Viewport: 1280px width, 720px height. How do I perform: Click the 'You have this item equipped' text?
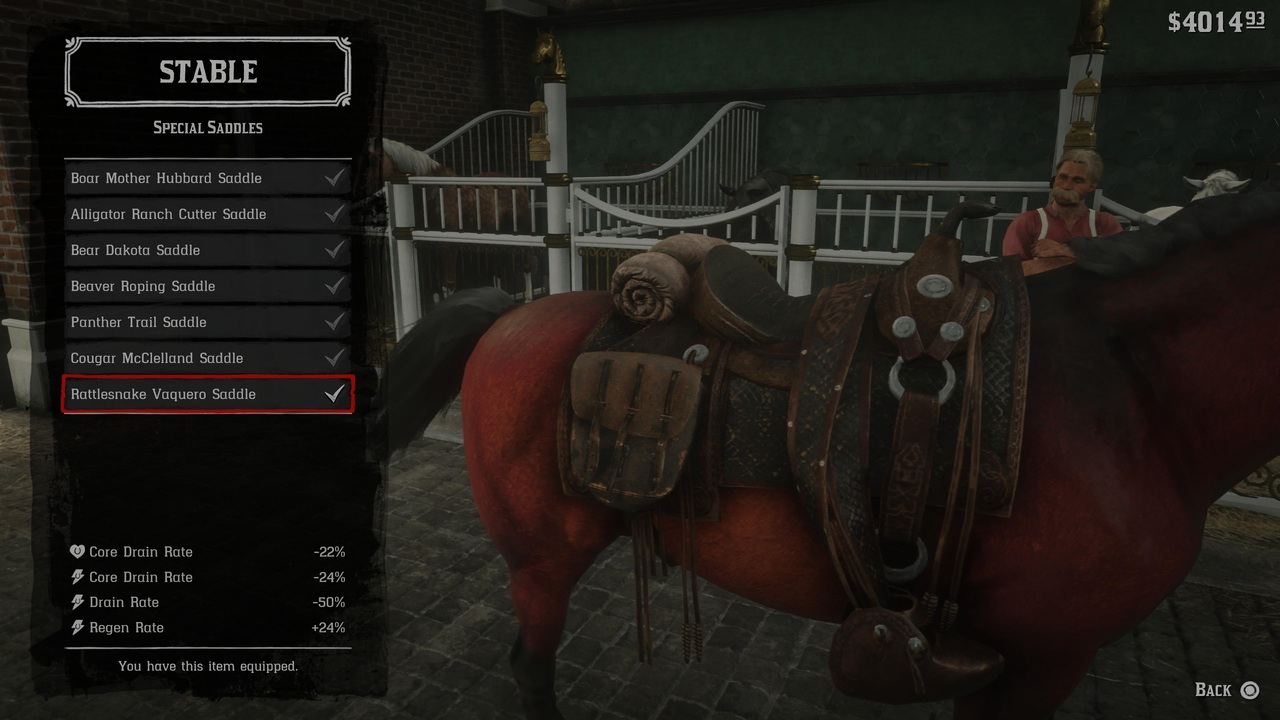point(207,666)
